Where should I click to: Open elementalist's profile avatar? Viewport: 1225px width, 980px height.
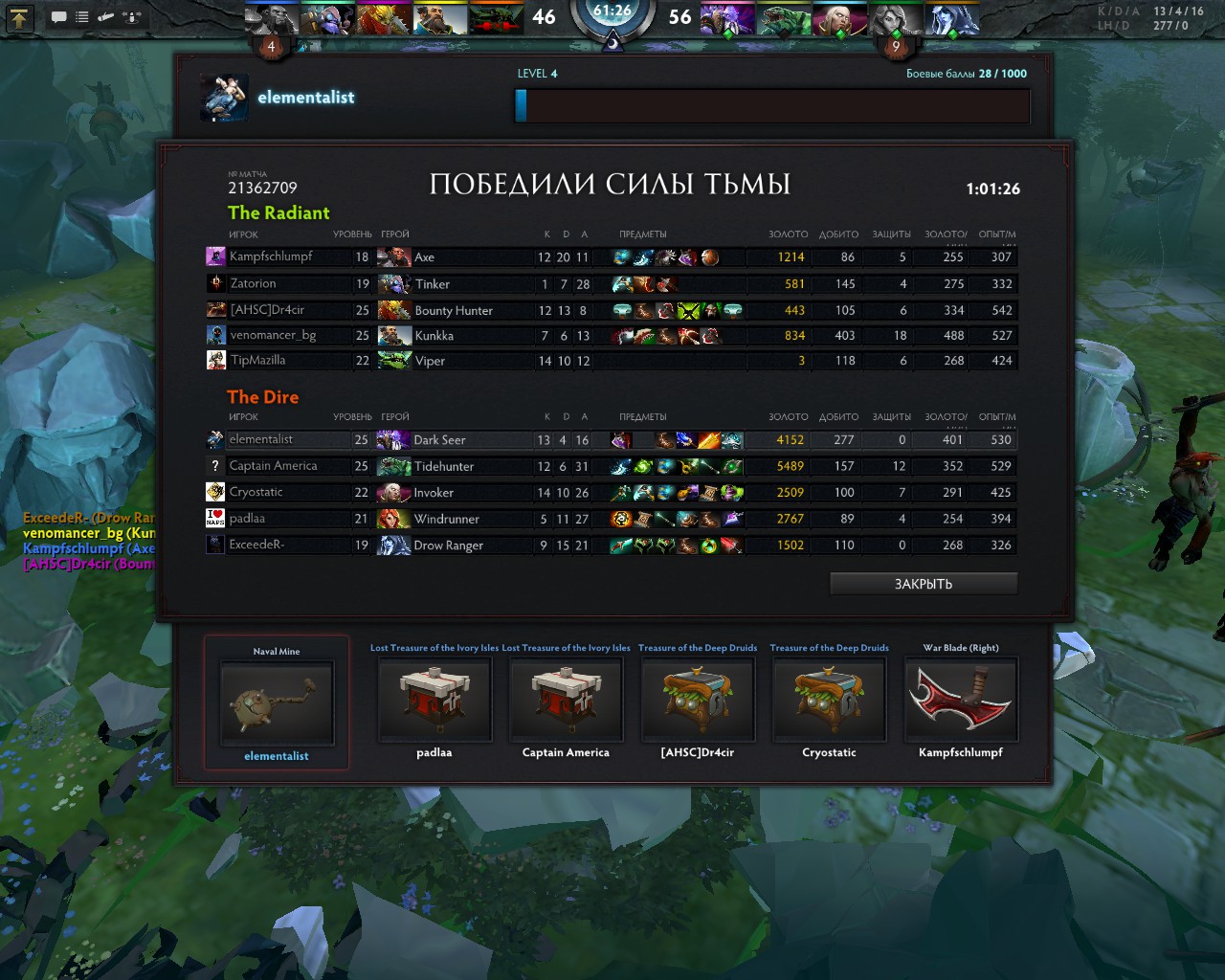(225, 98)
